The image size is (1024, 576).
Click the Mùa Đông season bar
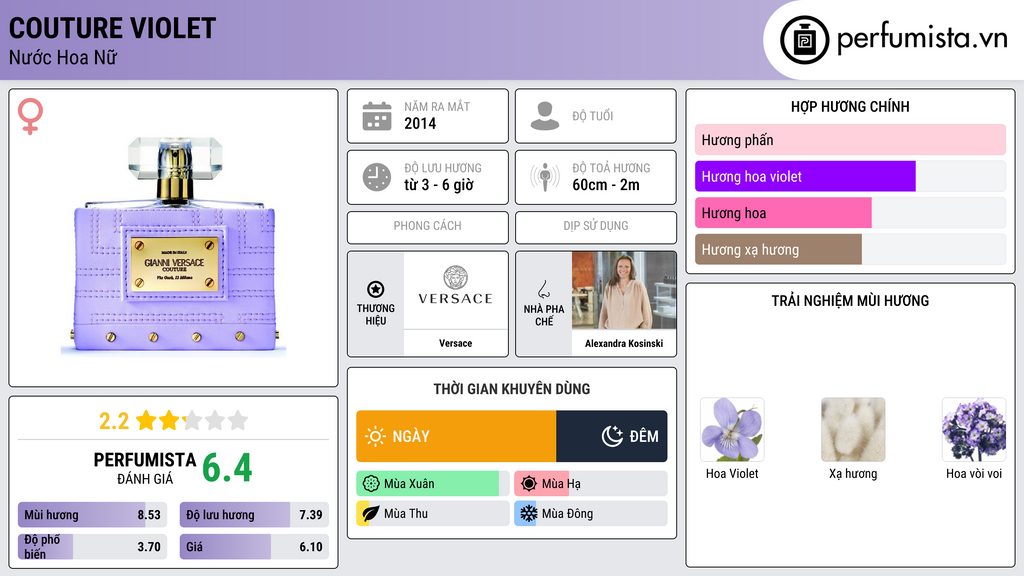click(x=590, y=514)
